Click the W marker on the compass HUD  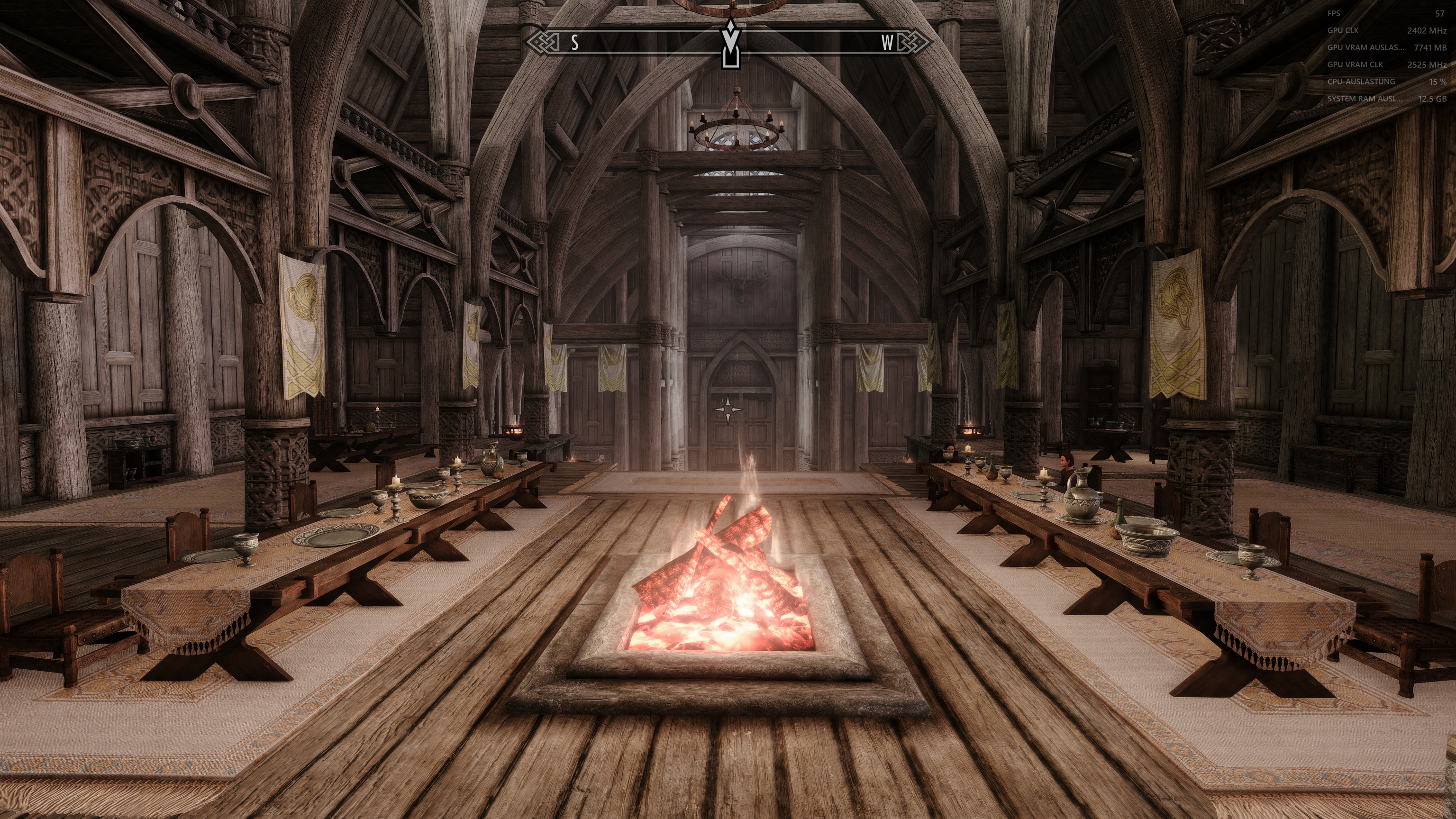[886, 42]
